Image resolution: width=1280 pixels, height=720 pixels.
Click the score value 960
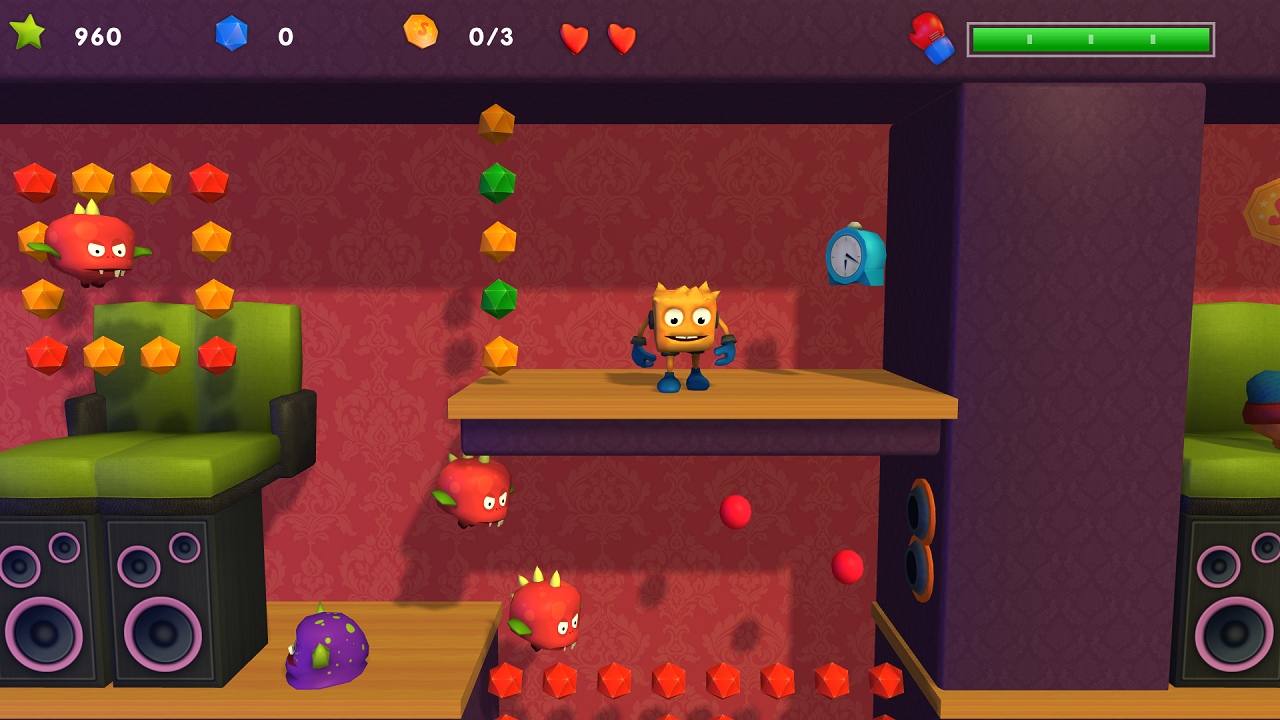click(96, 38)
